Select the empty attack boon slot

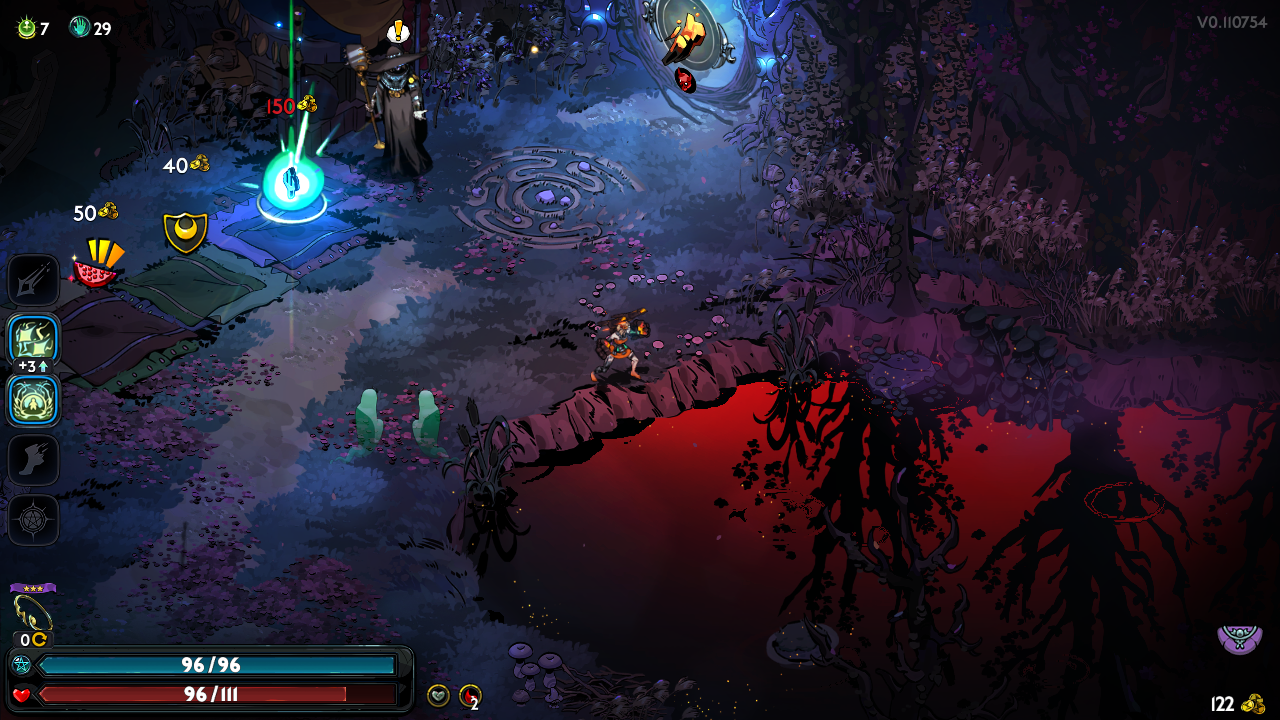34,280
